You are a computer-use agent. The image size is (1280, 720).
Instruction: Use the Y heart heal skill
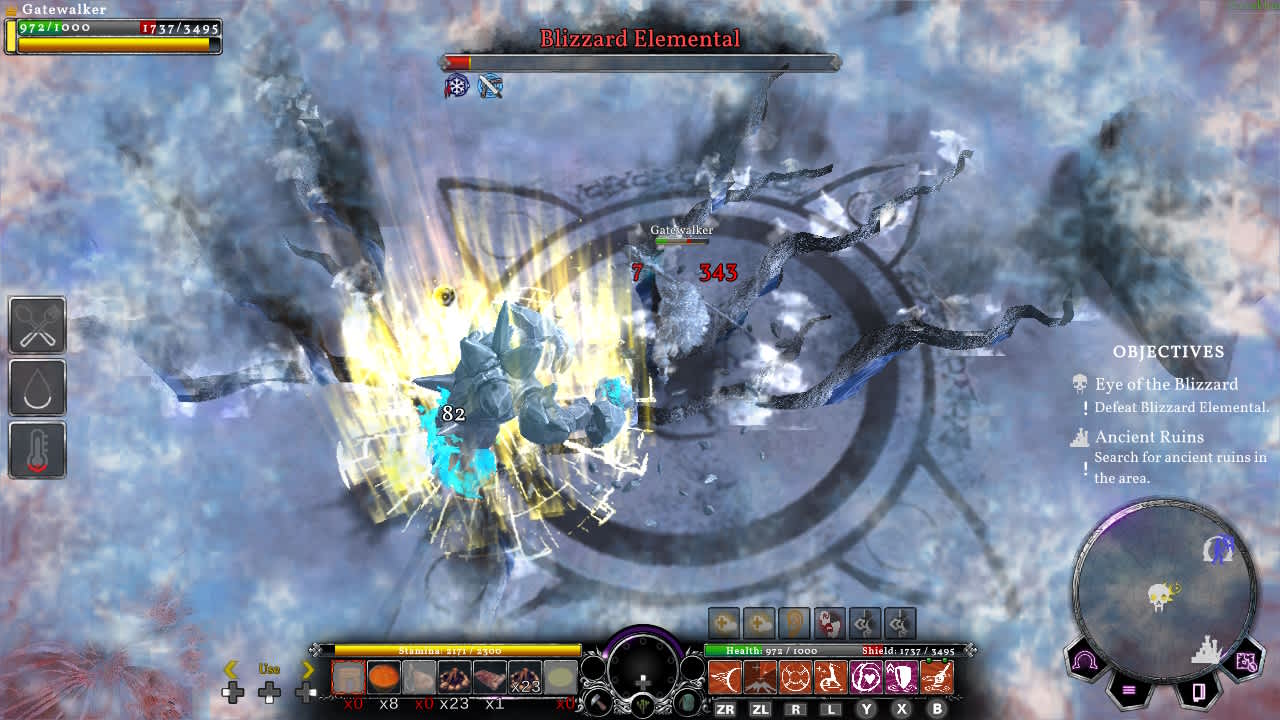[865, 675]
